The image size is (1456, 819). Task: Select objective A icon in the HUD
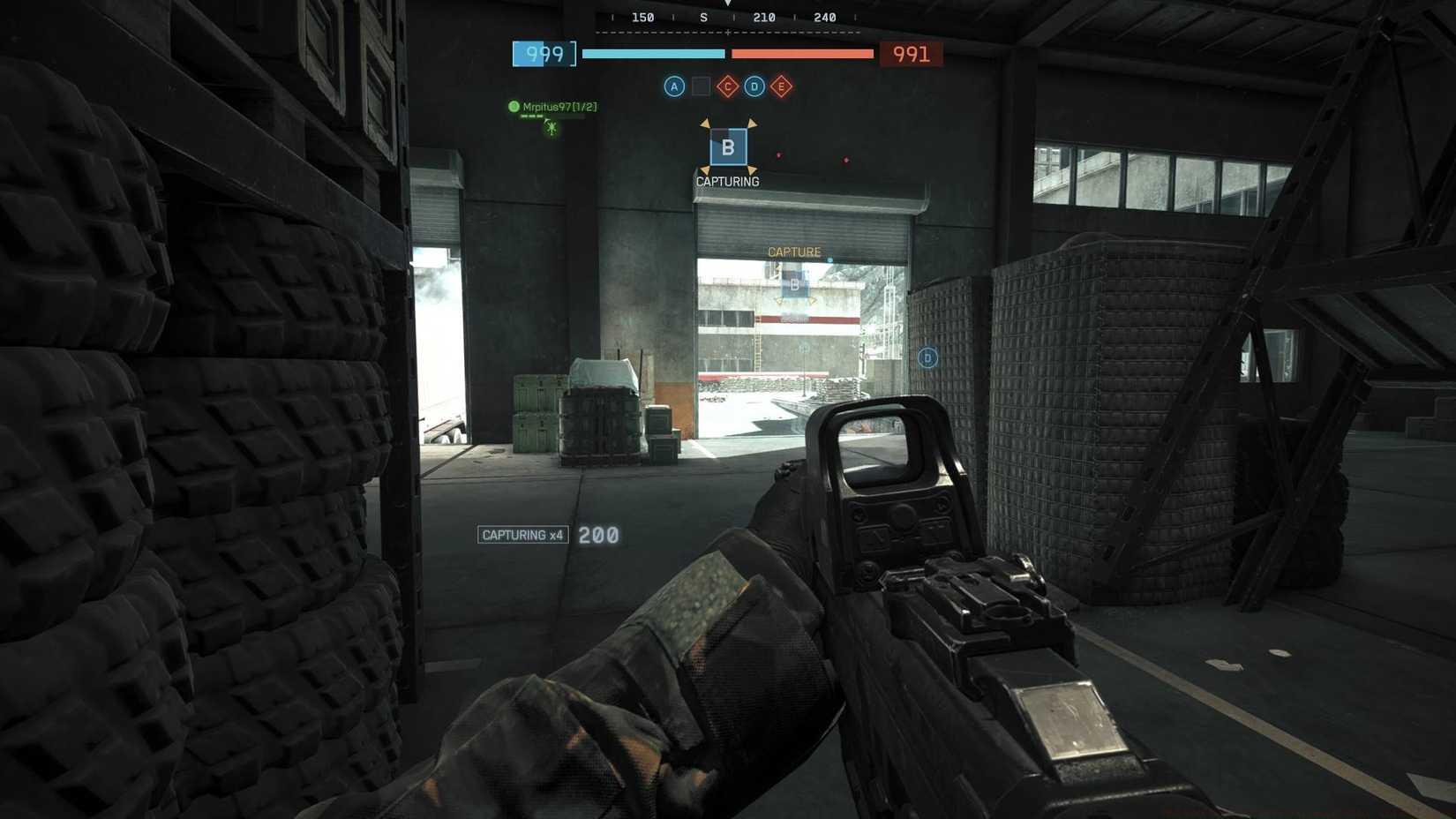point(674,86)
